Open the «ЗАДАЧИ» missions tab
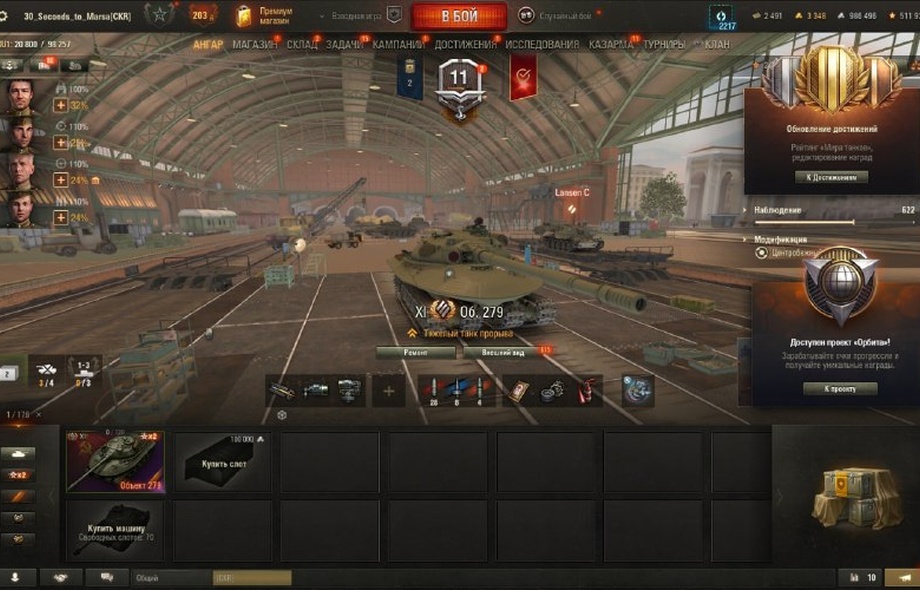 coord(344,45)
